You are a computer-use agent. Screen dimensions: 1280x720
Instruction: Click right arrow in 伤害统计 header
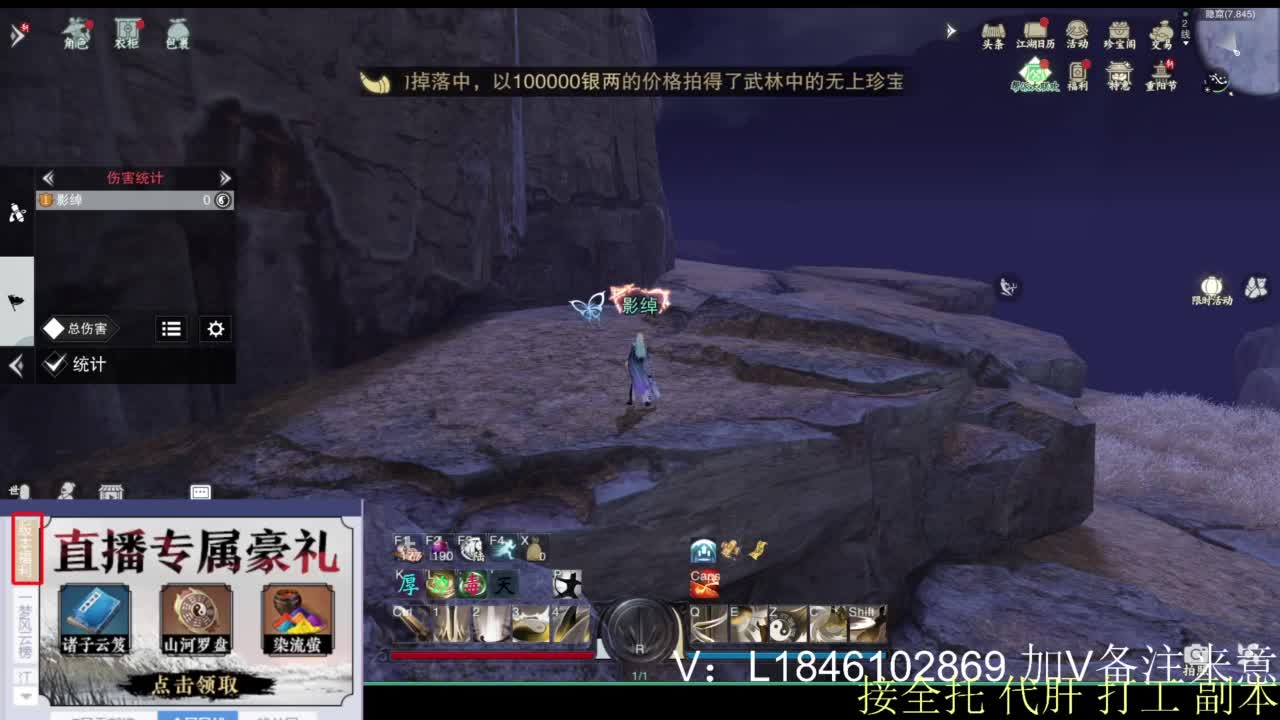click(x=225, y=176)
